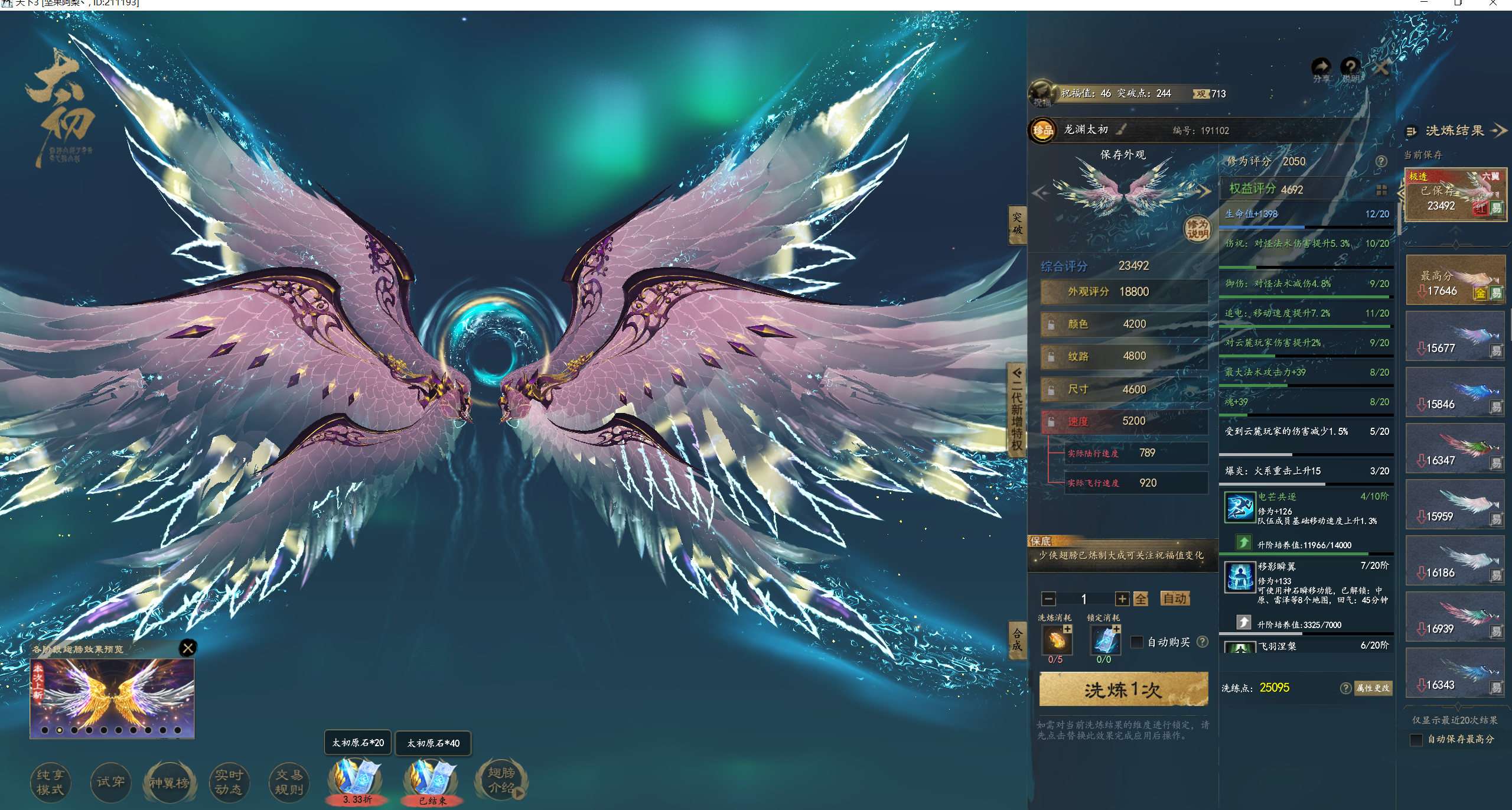Image resolution: width=1512 pixels, height=810 pixels.
Task: View the 交易规则 trade rules
Action: tap(289, 782)
